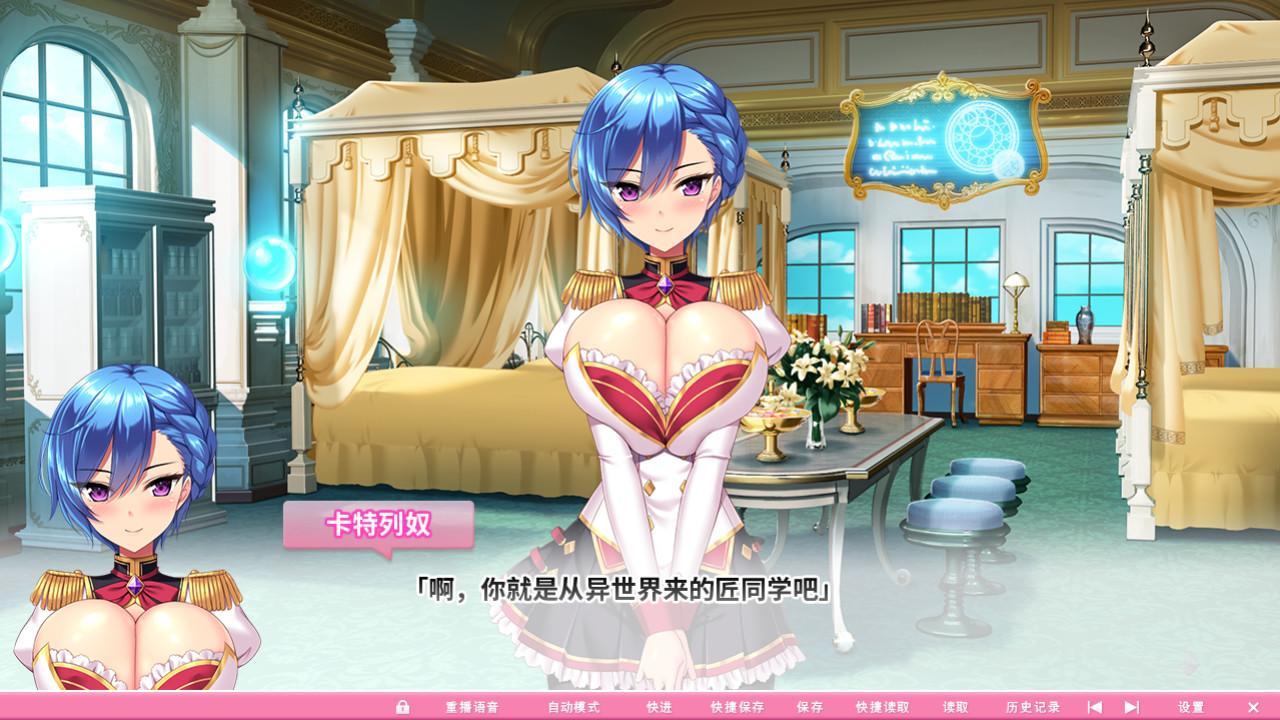Toggle the message lock on the bottom bar

402,705
